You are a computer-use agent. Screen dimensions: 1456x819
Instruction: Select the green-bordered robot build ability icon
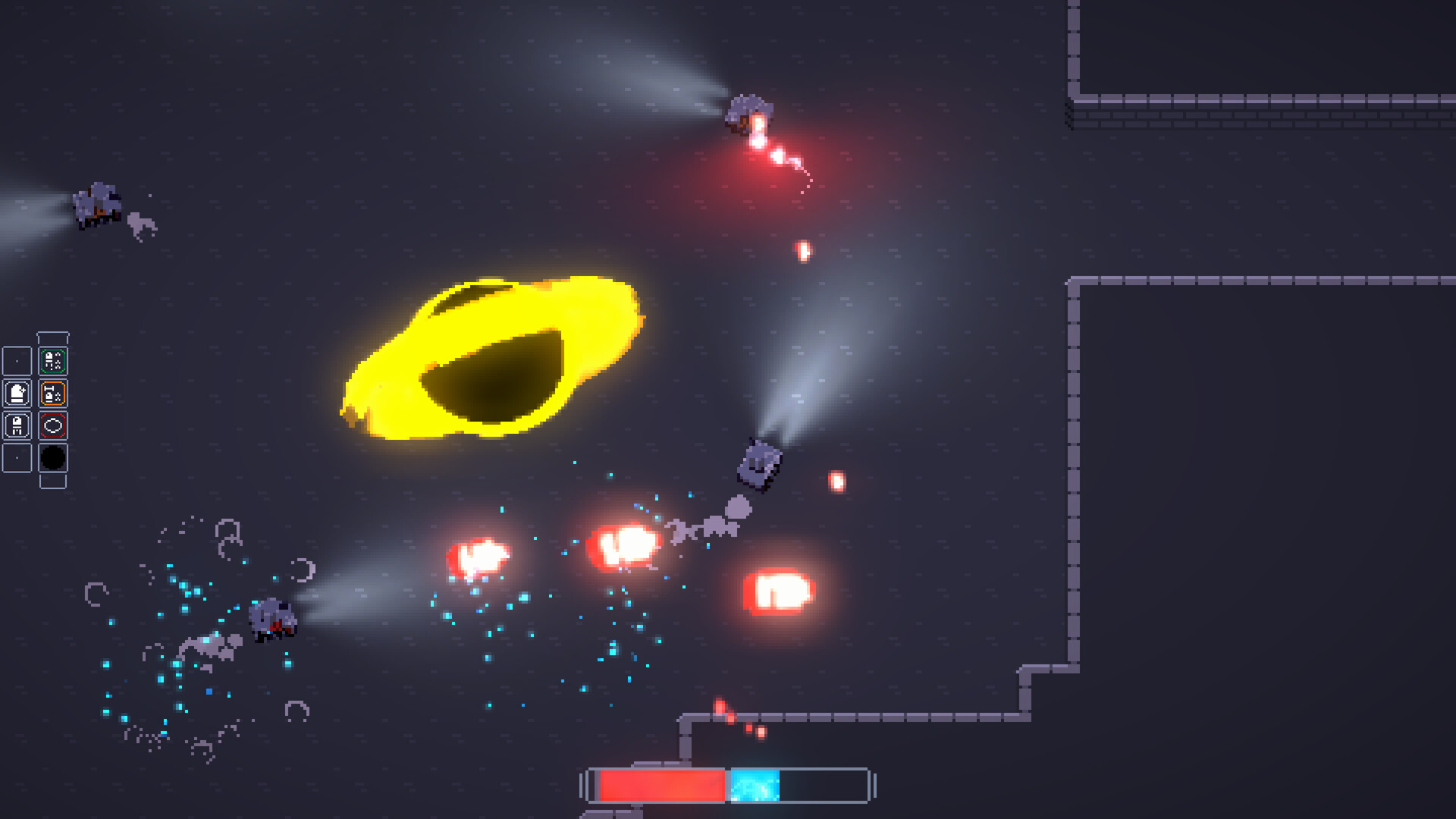[x=53, y=360]
